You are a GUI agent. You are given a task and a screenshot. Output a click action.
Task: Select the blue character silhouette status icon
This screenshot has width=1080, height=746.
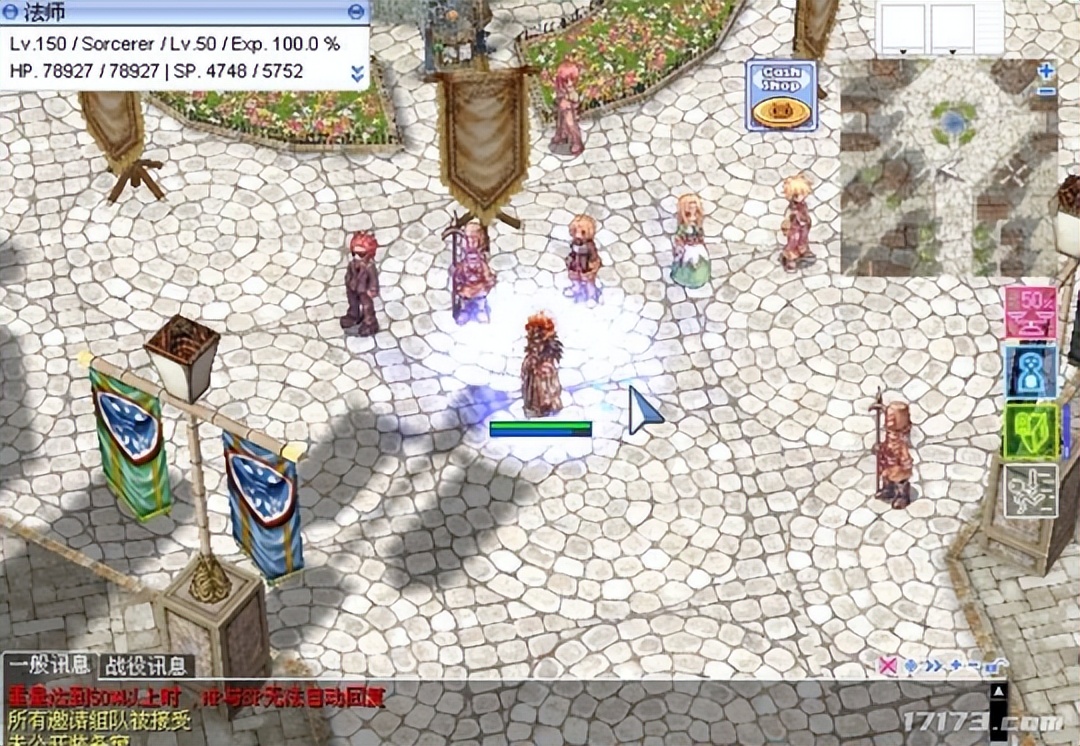click(1030, 372)
